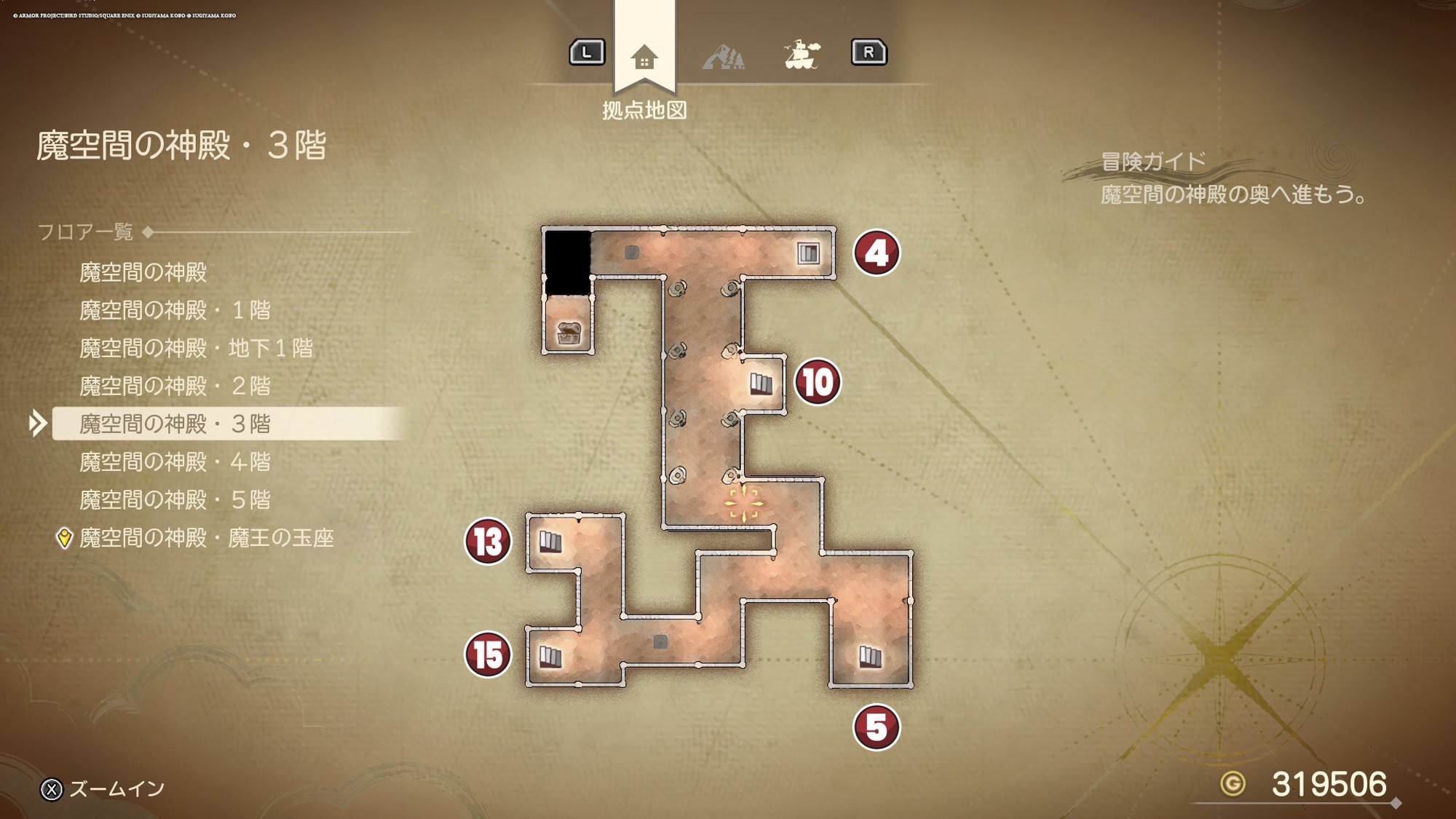View the 魔空間の神殿・5階 floor

(x=175, y=499)
